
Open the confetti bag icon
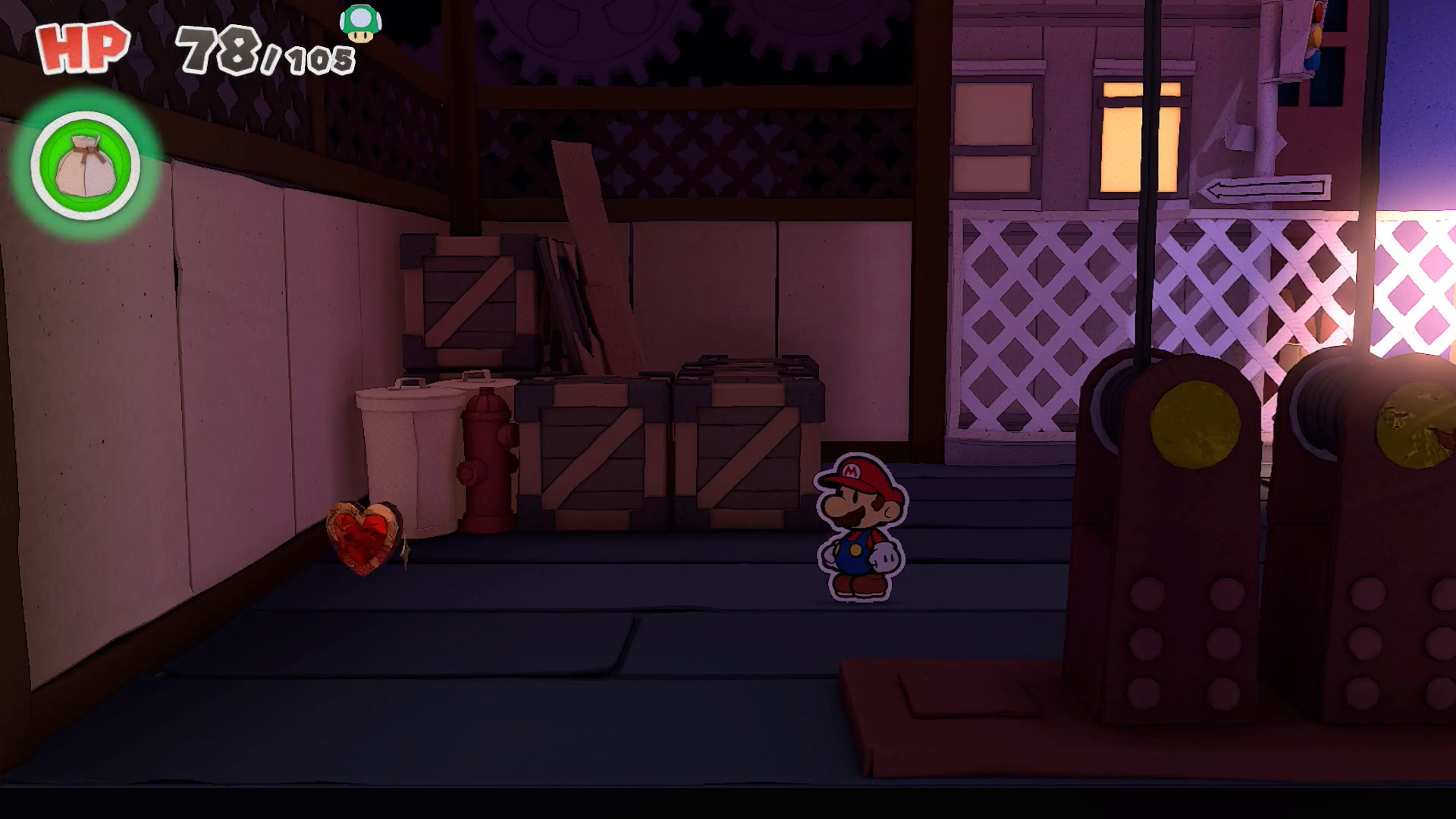pyautogui.click(x=85, y=165)
